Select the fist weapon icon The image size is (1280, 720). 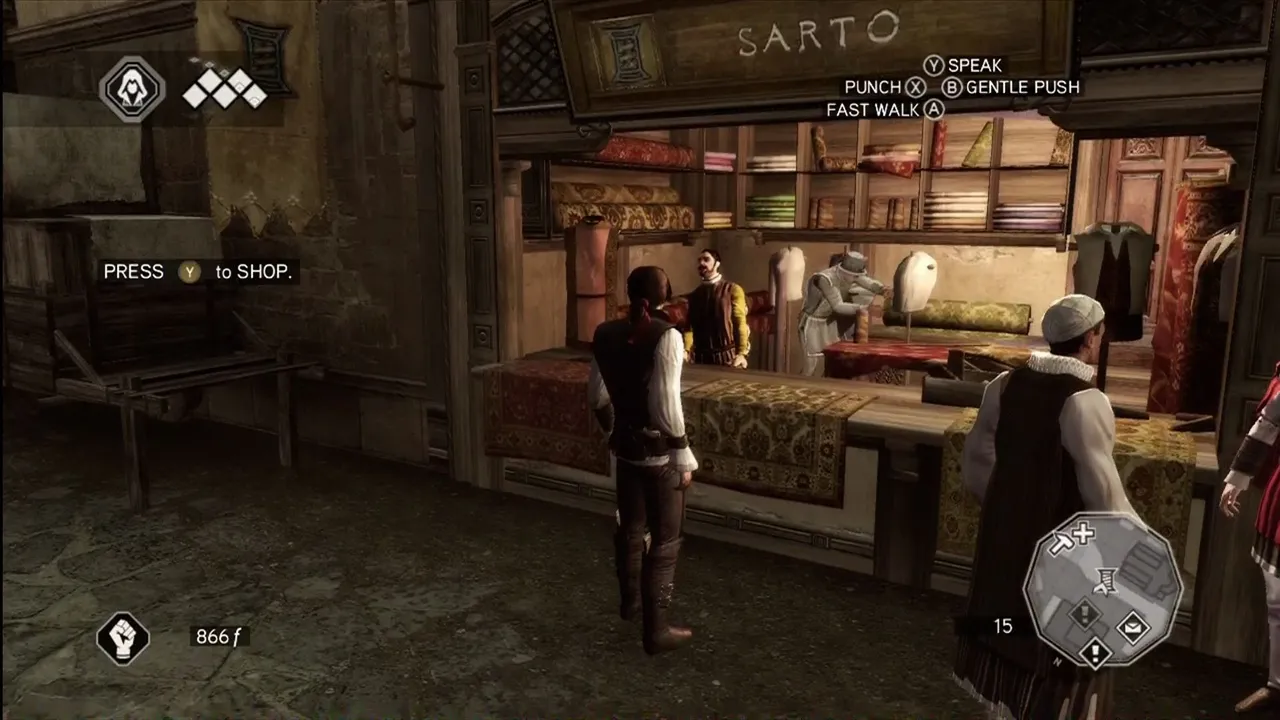[x=123, y=637]
